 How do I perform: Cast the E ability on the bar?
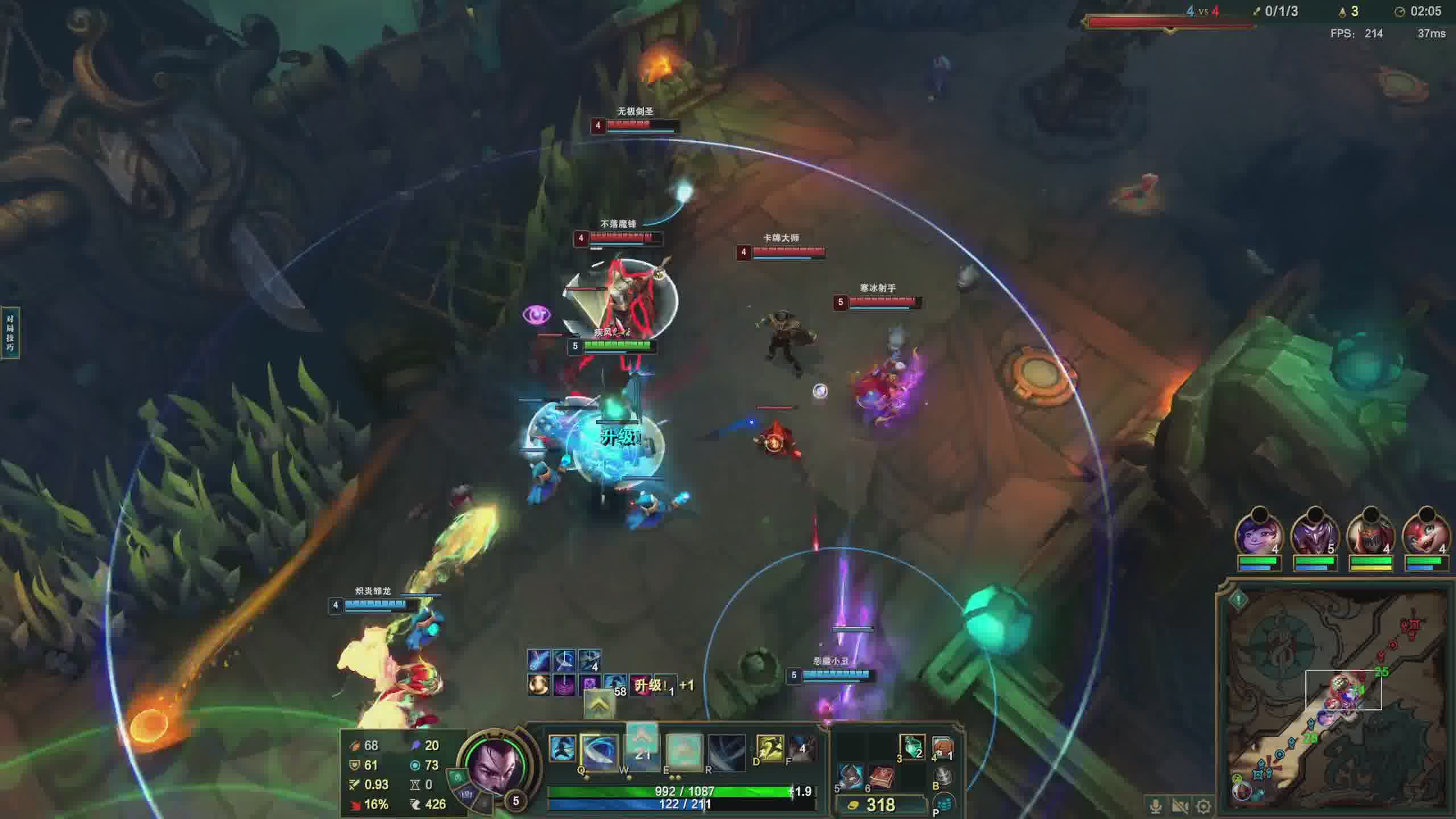pyautogui.click(x=683, y=752)
